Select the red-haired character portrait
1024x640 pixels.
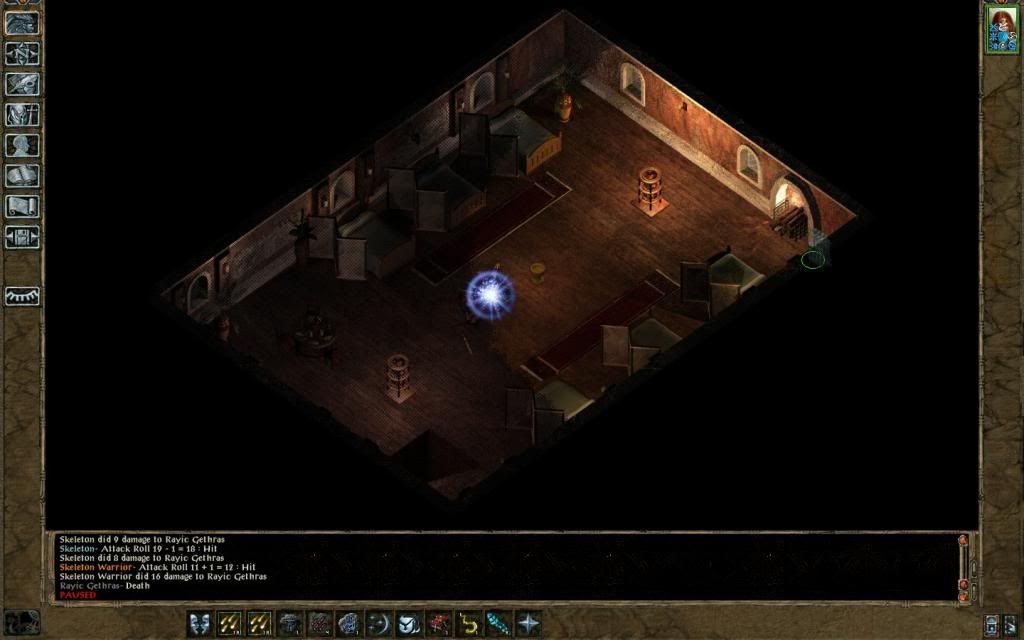[1001, 29]
